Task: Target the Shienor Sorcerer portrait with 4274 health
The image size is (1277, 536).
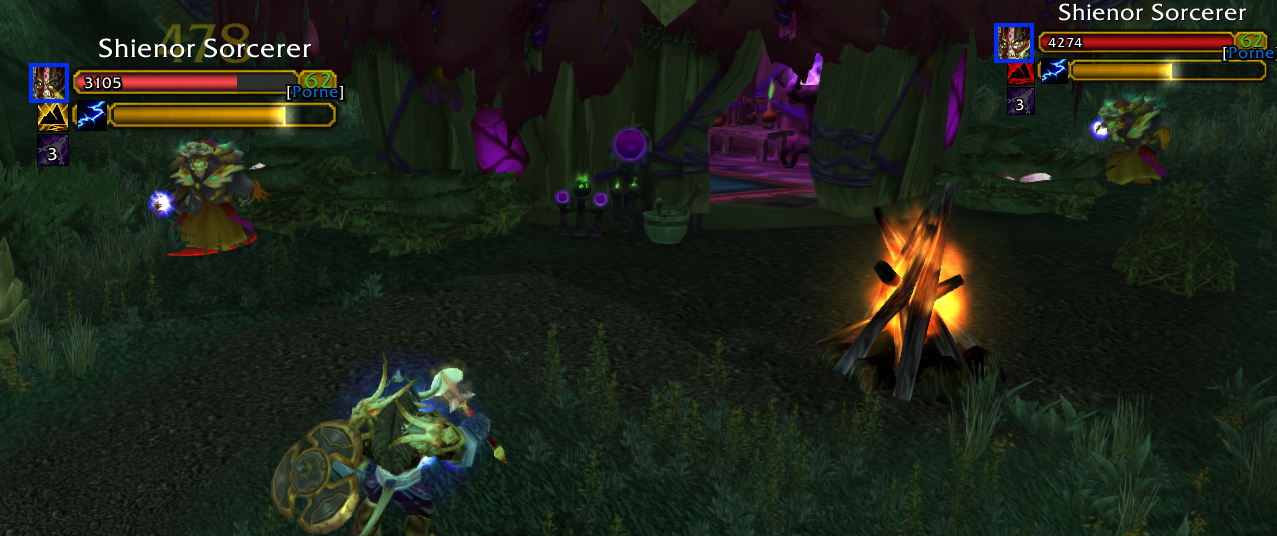Action: point(1013,42)
